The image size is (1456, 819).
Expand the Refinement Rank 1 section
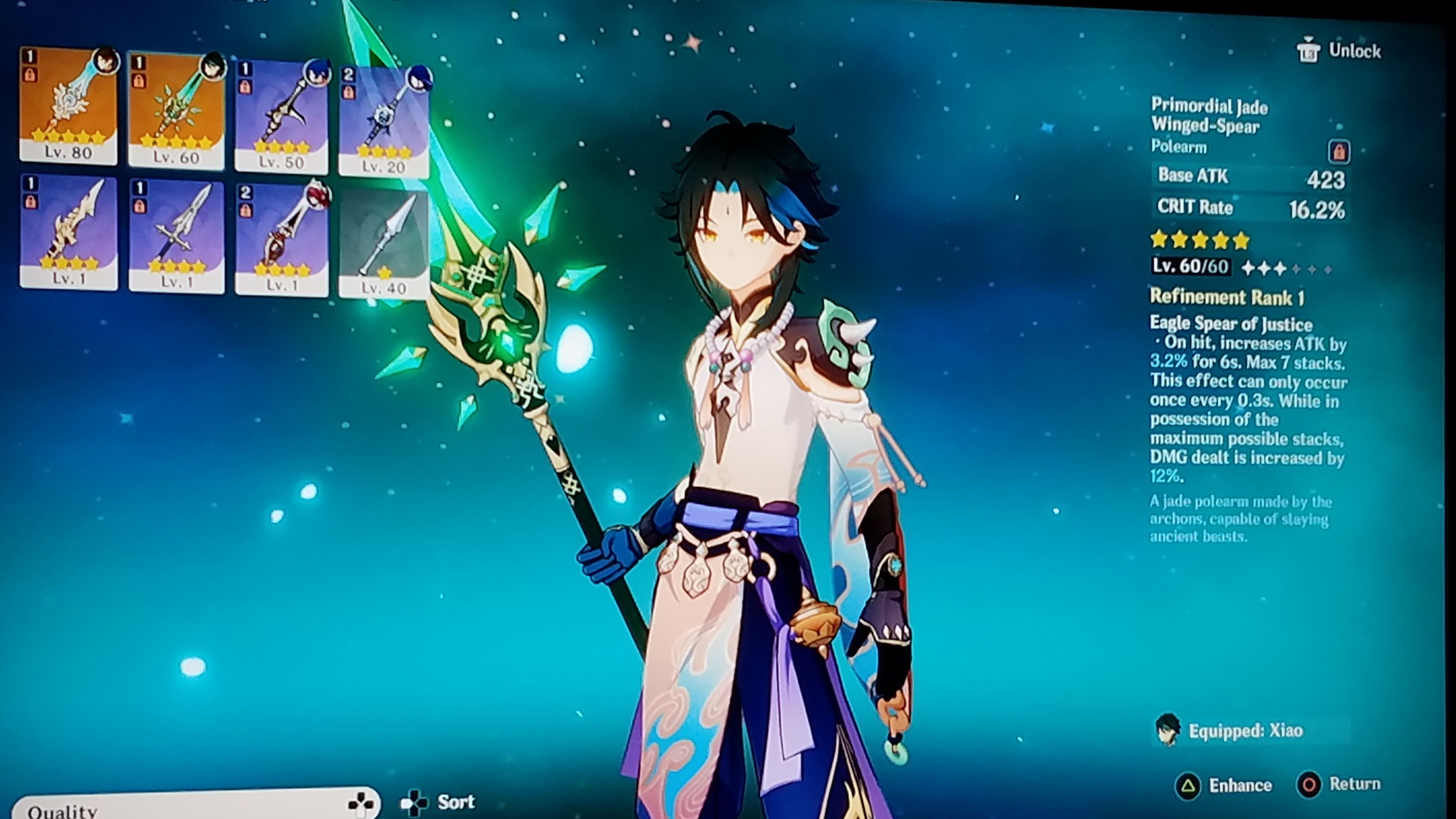(1225, 297)
